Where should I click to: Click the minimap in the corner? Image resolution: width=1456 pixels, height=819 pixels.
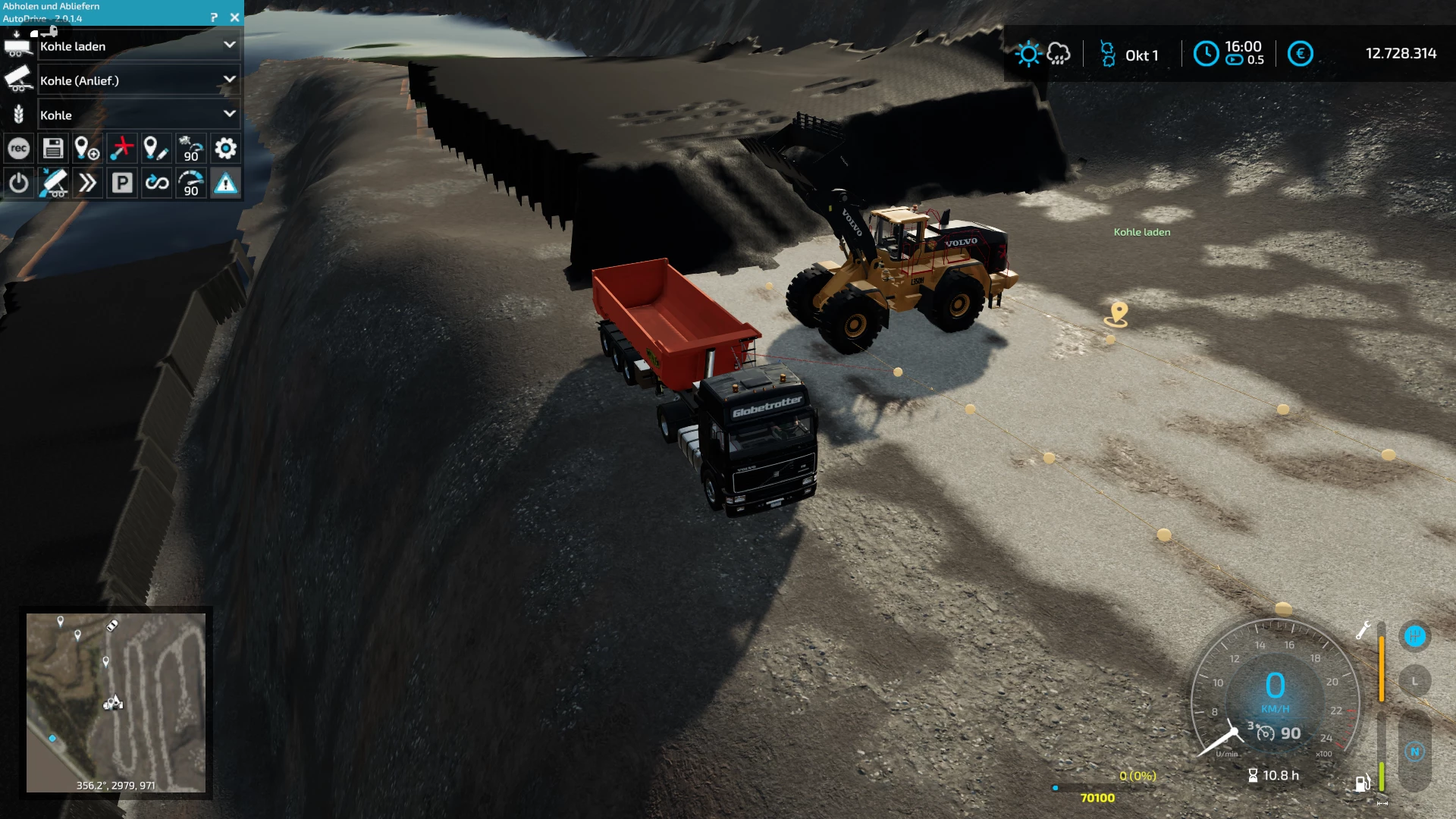pos(116,702)
